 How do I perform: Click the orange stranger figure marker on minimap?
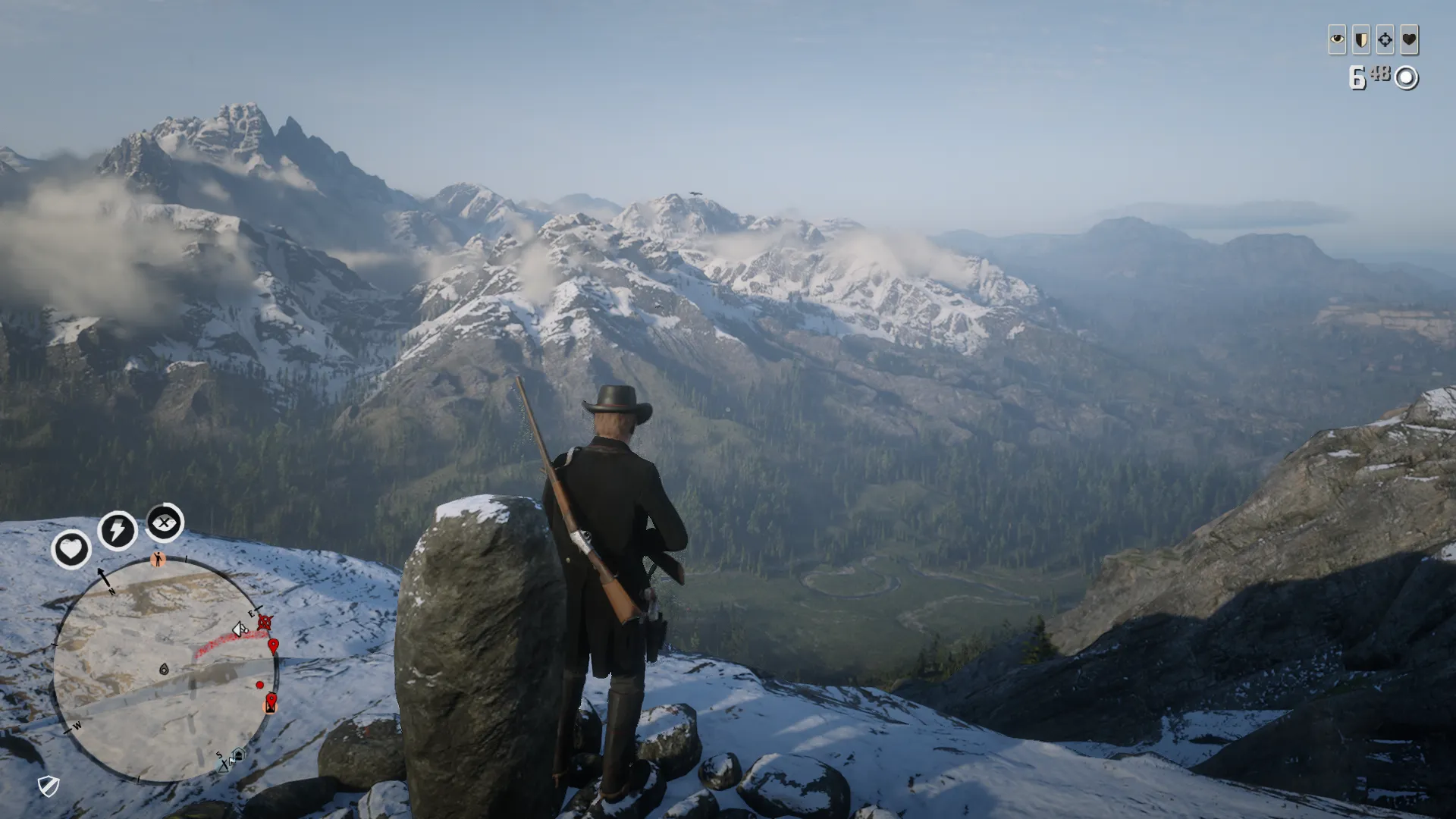[158, 560]
